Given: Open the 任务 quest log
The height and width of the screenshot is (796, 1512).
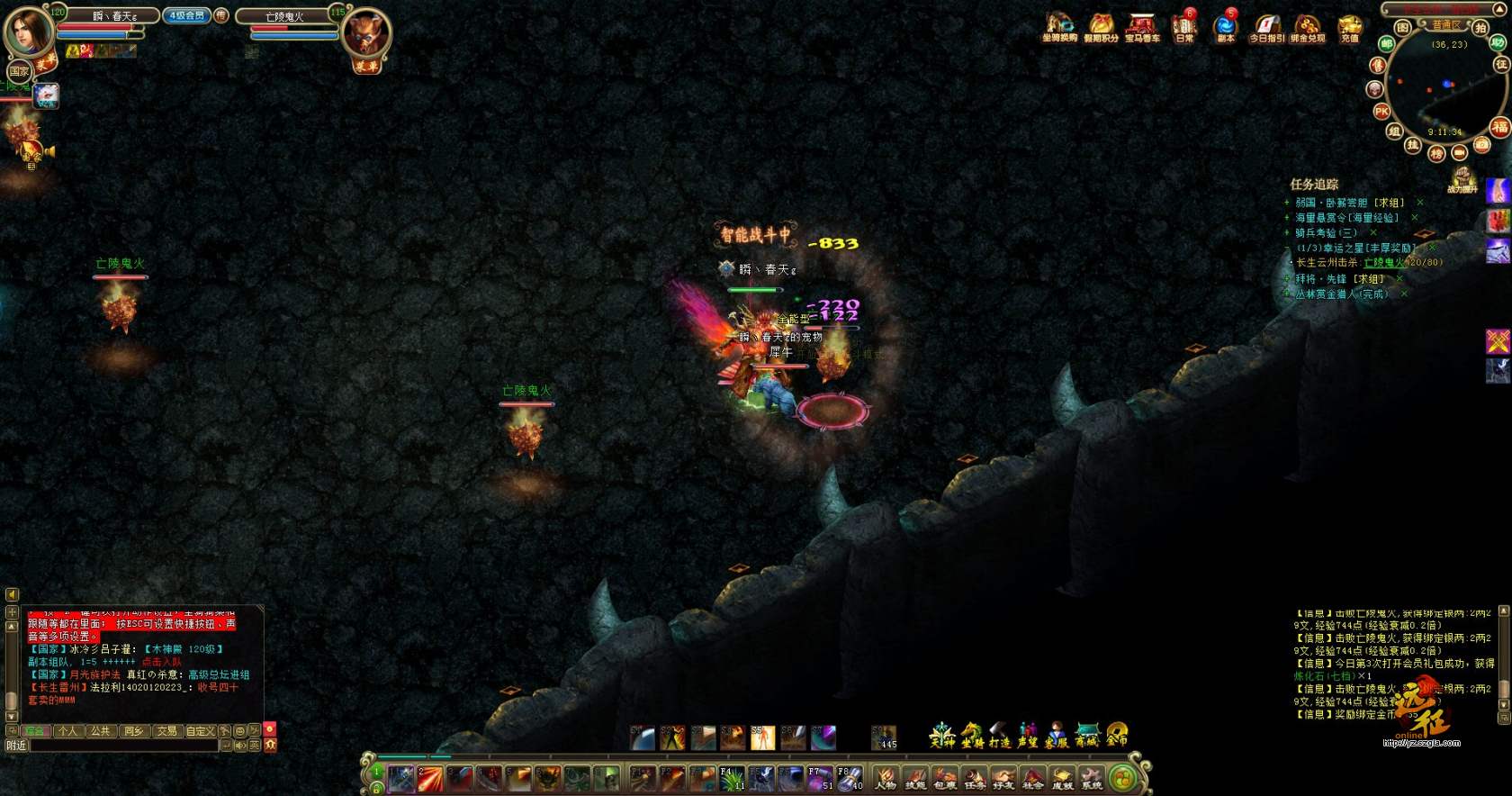Looking at the screenshot, I should click(975, 778).
